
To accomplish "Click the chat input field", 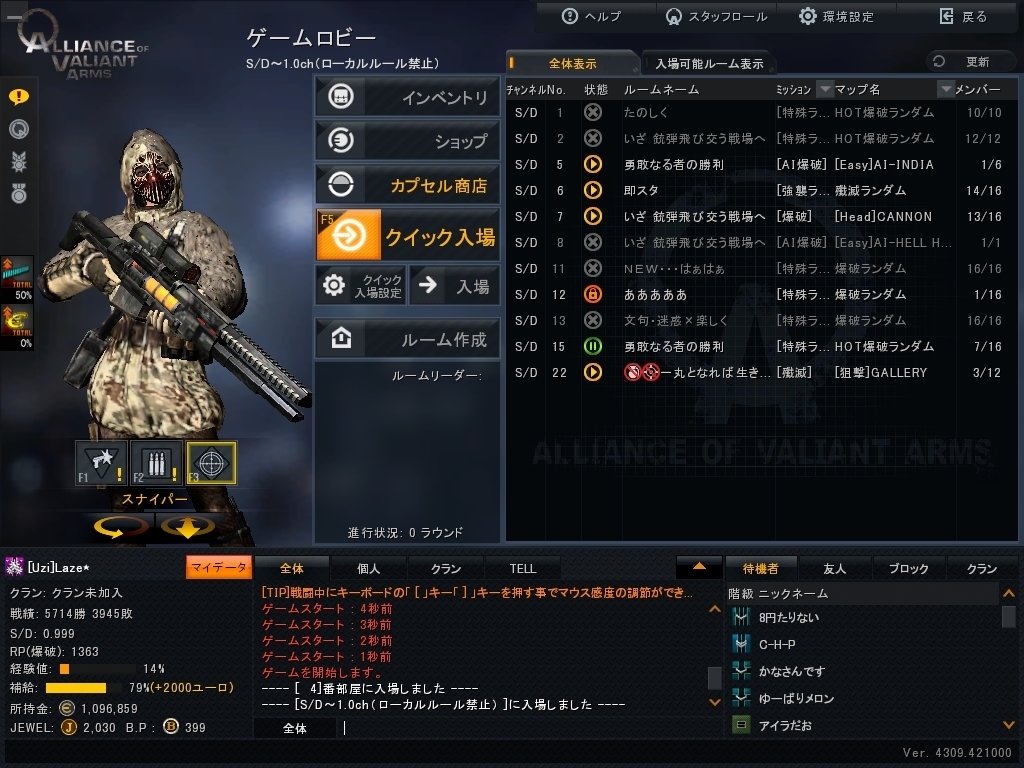I will click(x=520, y=728).
